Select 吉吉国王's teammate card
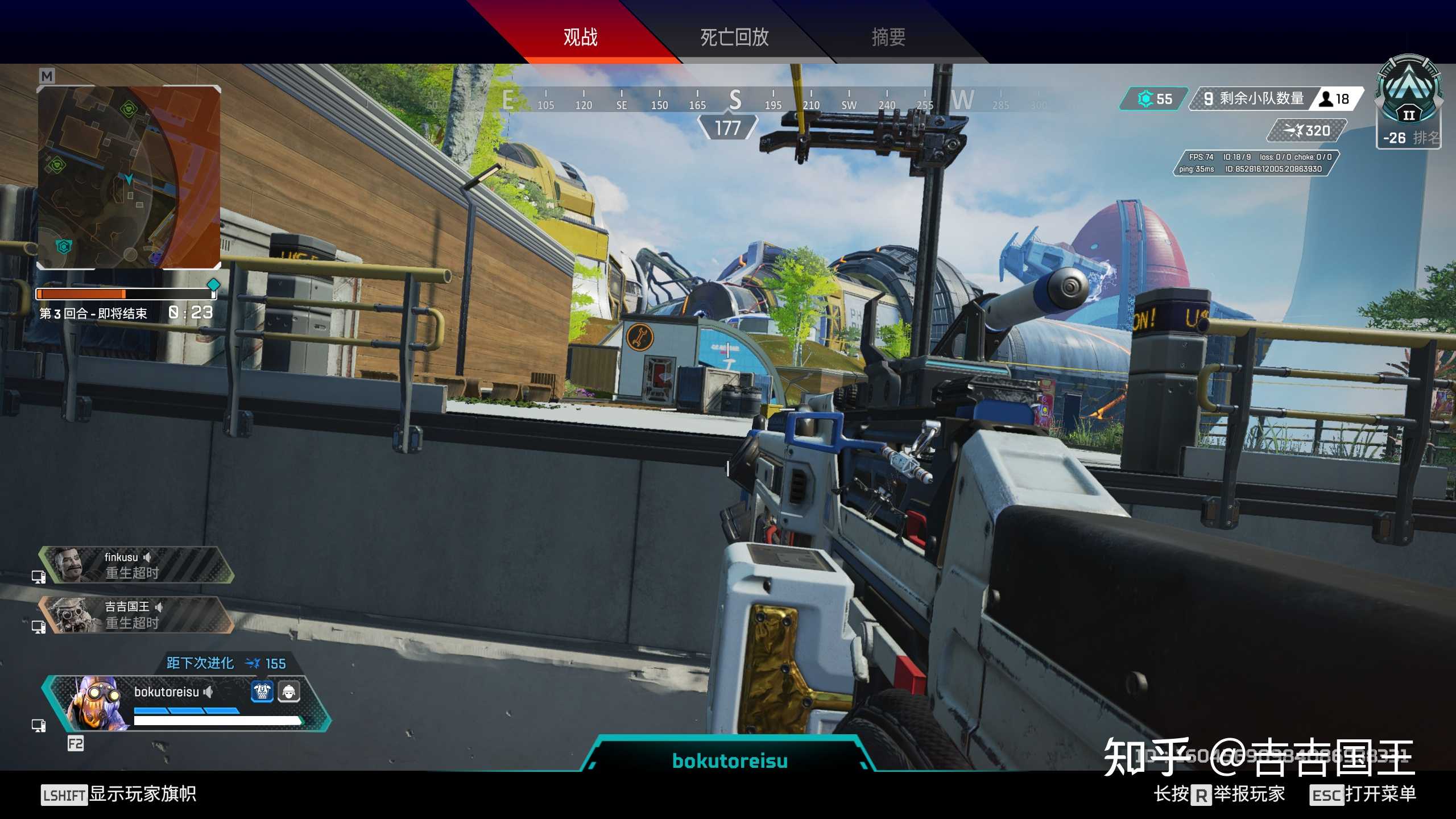 point(136,615)
